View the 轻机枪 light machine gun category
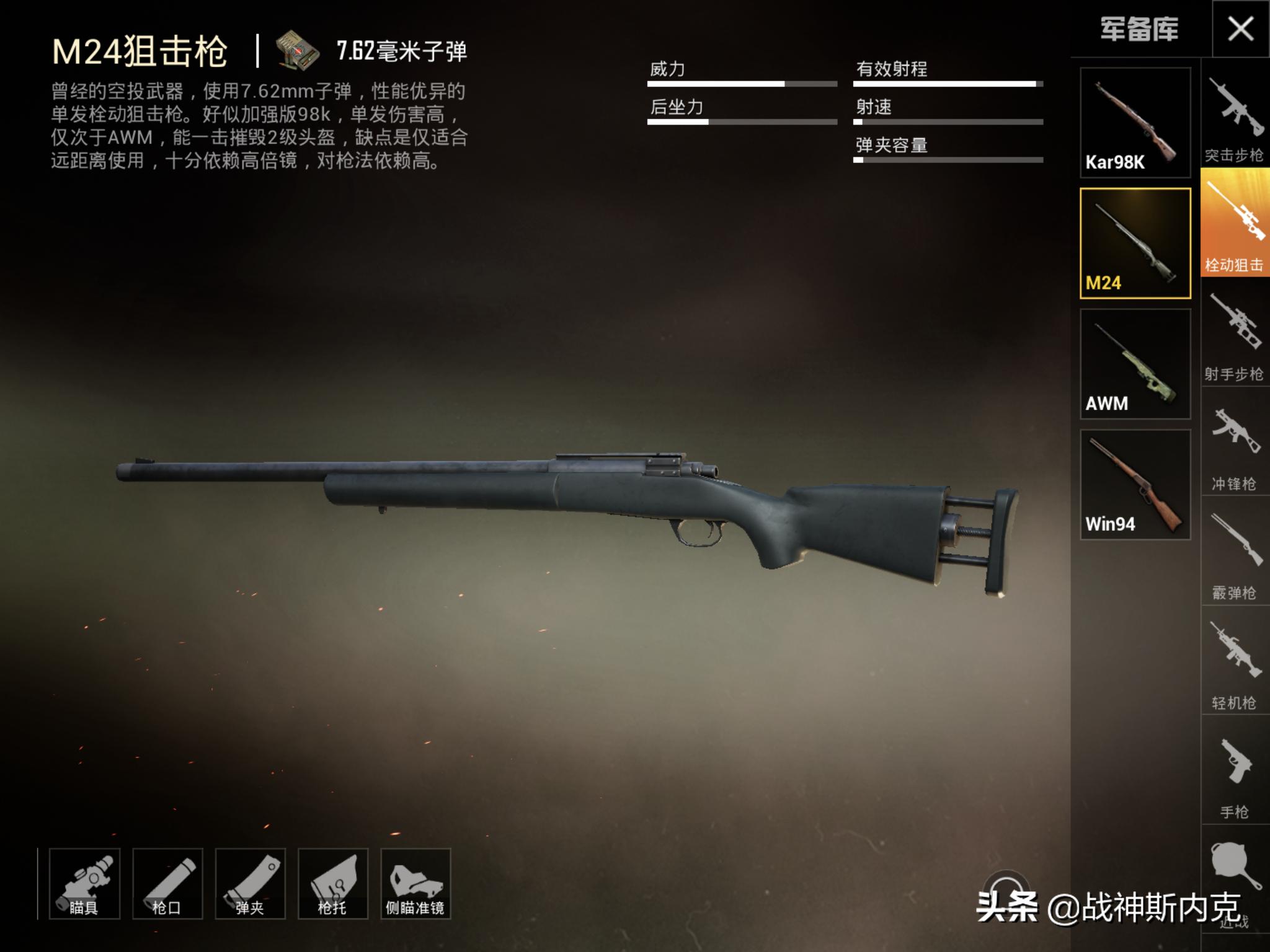 click(1234, 662)
